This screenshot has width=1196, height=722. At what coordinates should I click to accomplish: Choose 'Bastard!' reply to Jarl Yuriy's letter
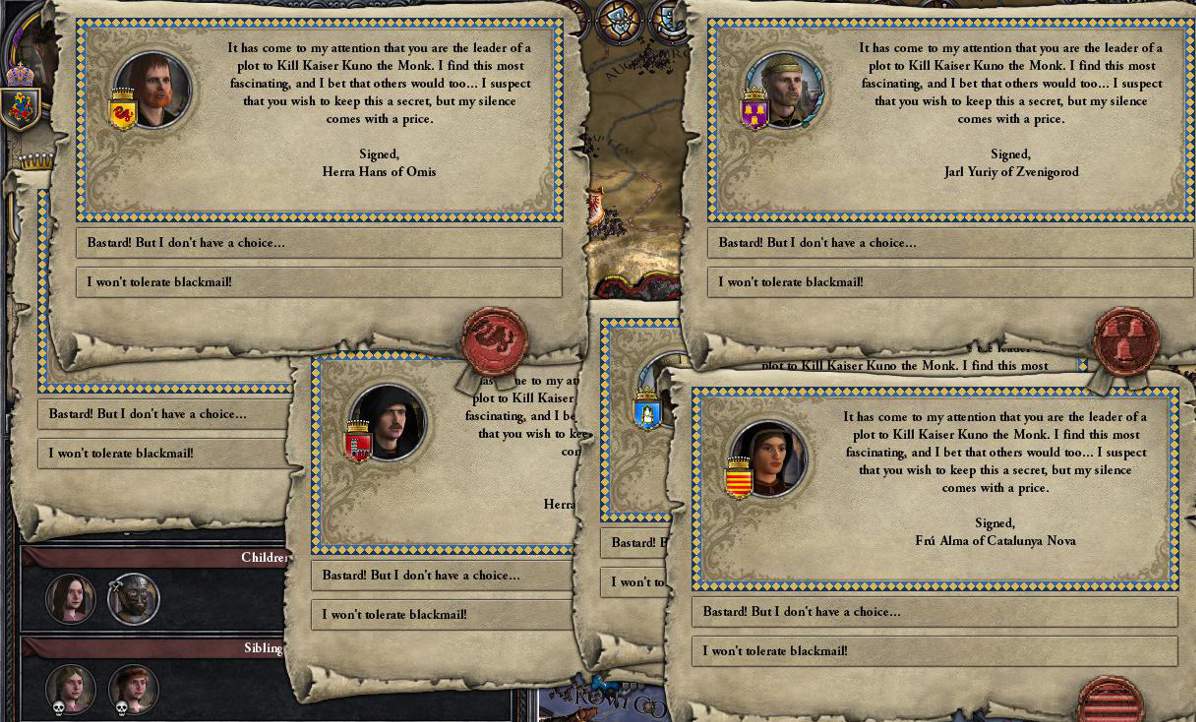tap(949, 243)
